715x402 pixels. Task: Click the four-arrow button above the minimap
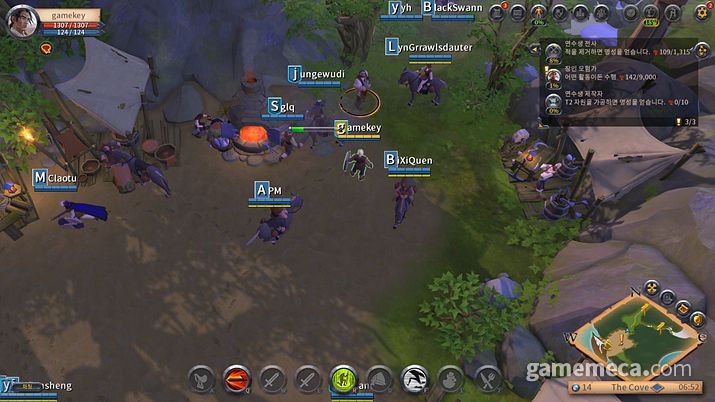coord(651,289)
